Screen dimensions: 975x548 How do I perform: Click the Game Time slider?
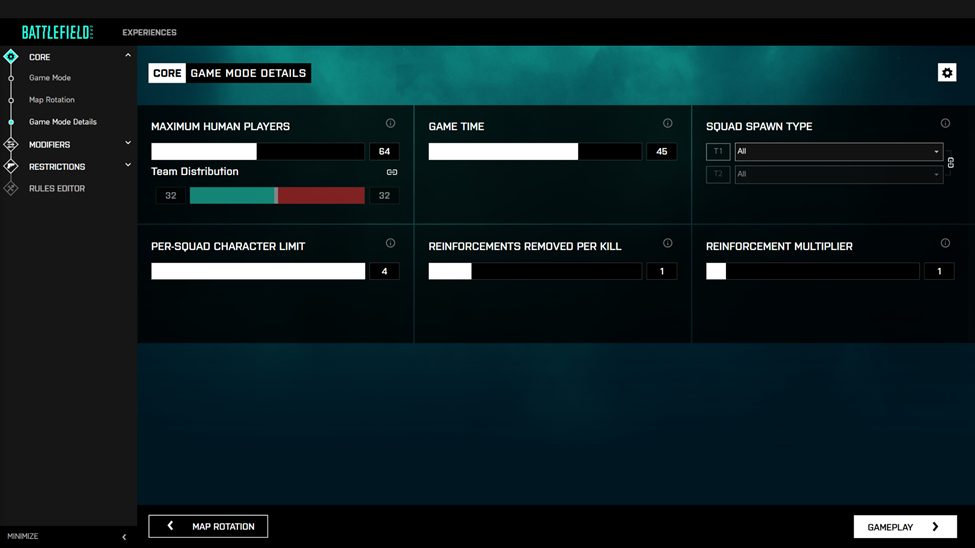pos(535,152)
